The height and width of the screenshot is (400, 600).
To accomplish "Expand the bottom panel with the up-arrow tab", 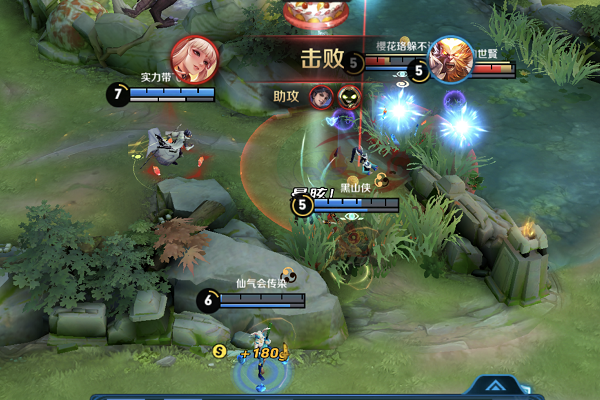I will pos(494,386).
